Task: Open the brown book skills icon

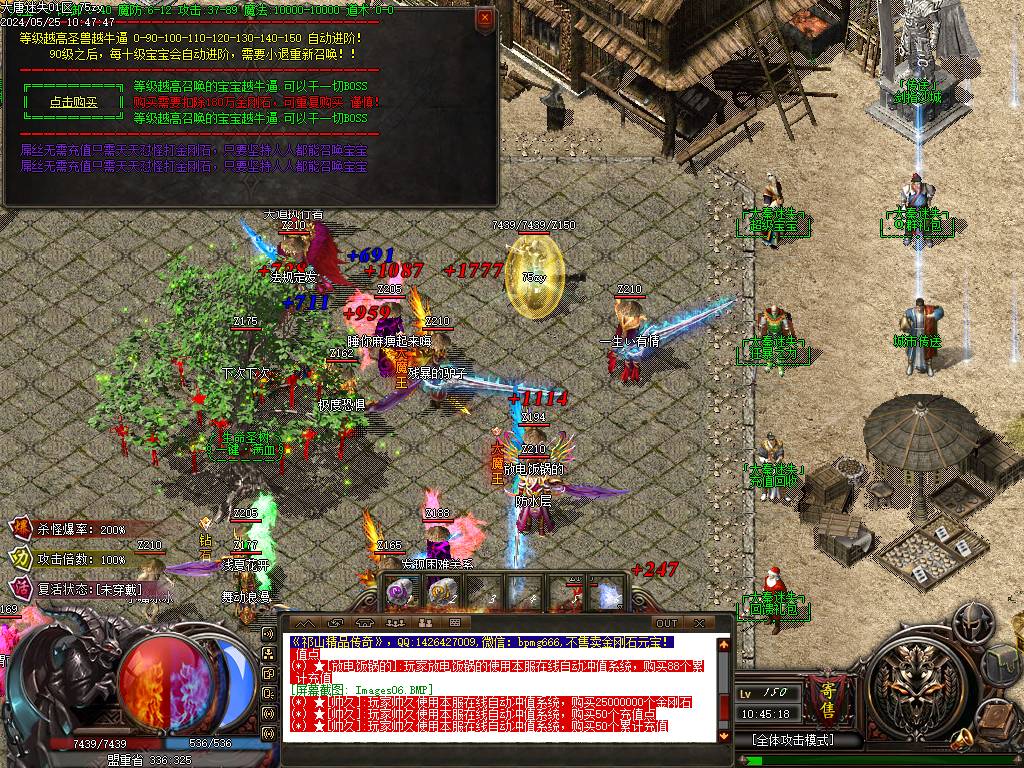Action: click(999, 716)
